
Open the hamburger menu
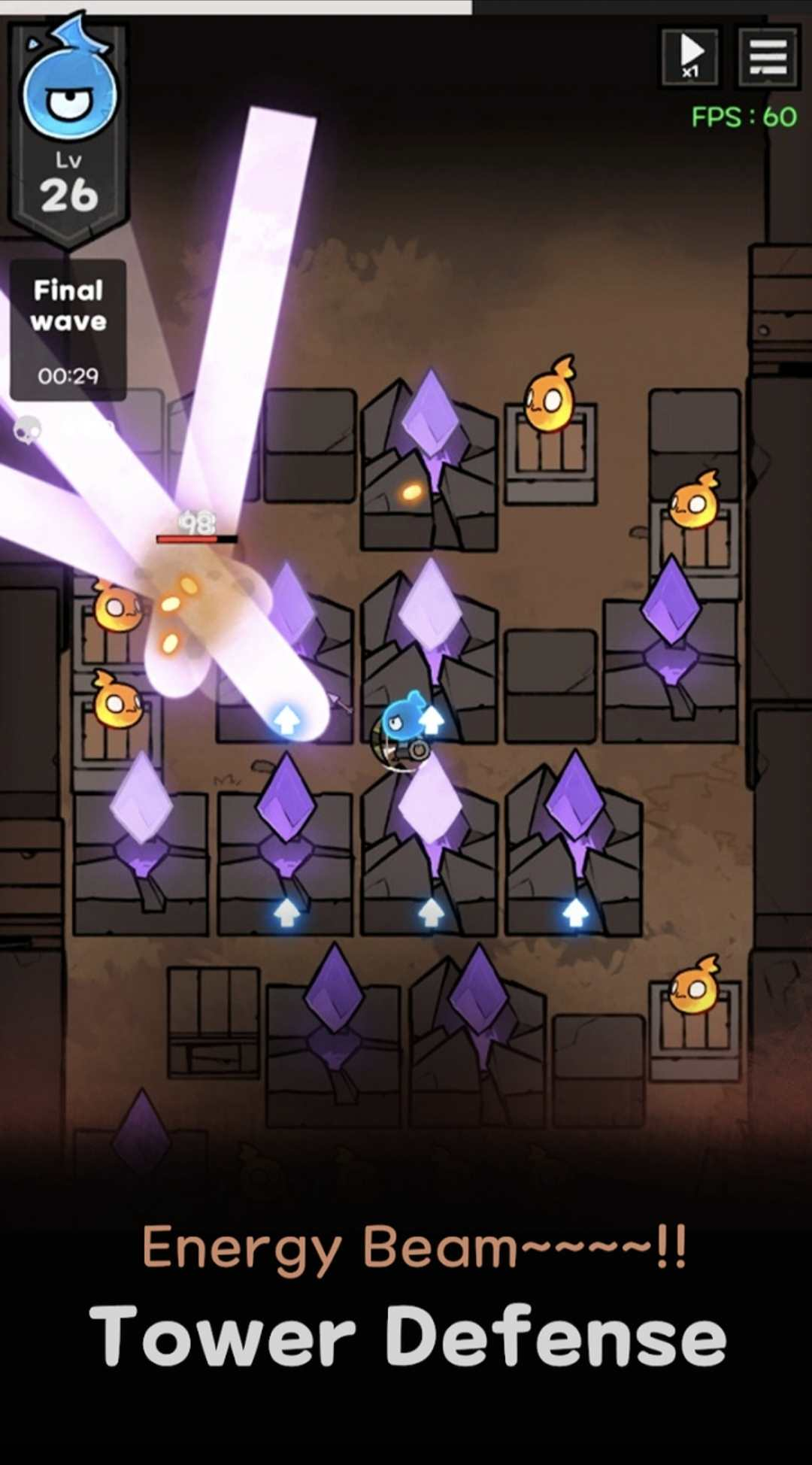[x=768, y=56]
